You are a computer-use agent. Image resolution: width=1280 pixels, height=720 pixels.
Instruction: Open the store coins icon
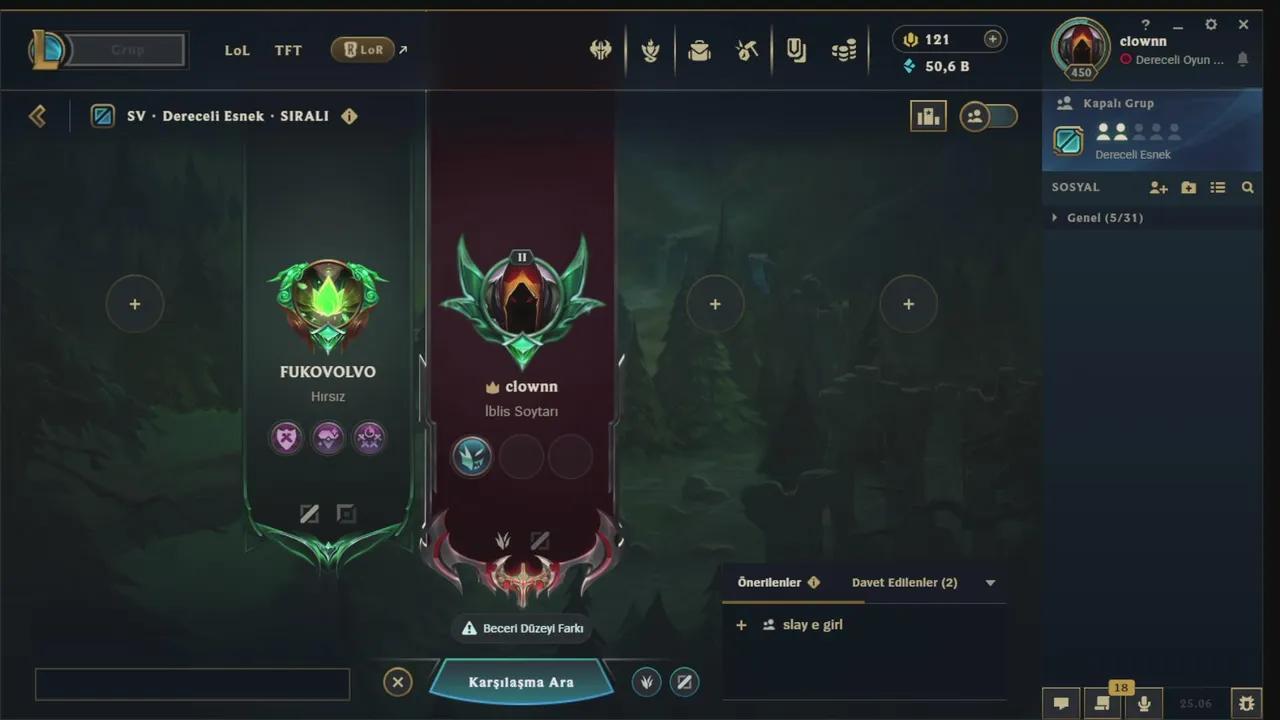[845, 50]
